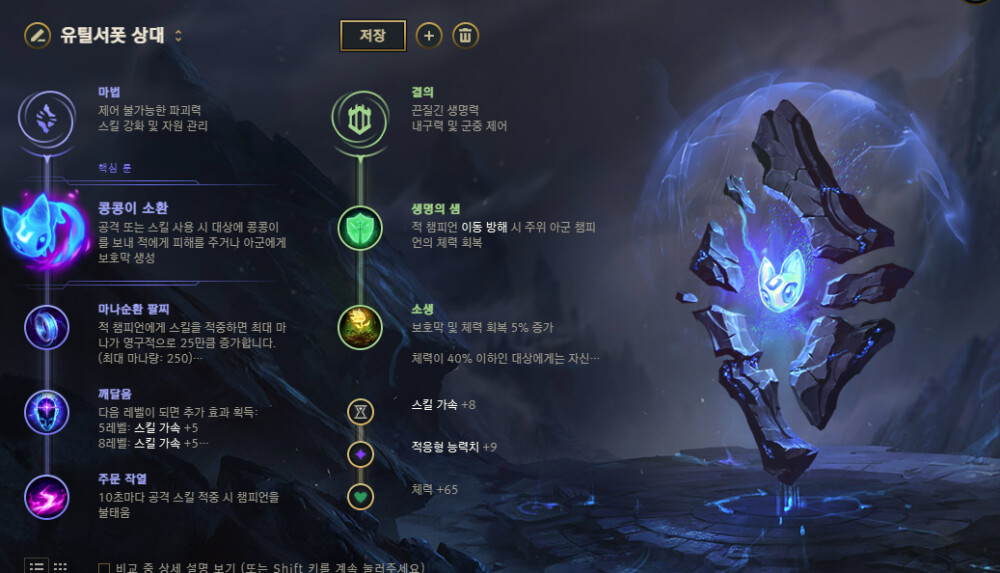Delete the rune page via trash icon
This screenshot has width=1000, height=573.
pyautogui.click(x=465, y=35)
